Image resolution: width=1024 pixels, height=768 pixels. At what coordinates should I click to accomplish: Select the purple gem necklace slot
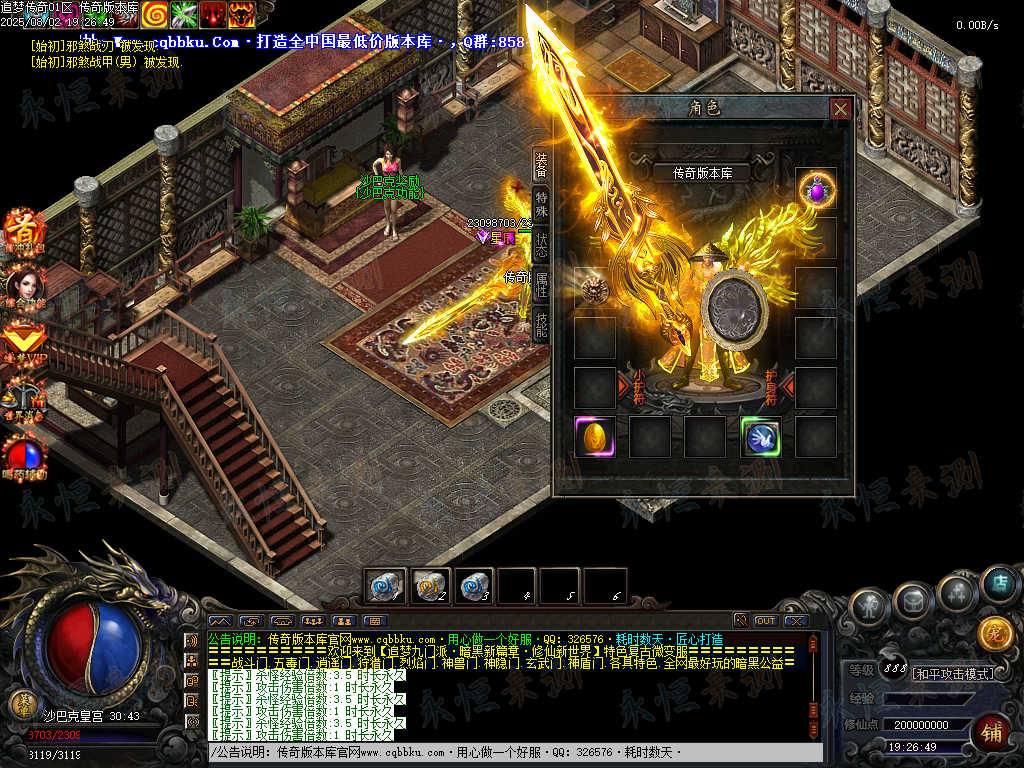[x=816, y=188]
